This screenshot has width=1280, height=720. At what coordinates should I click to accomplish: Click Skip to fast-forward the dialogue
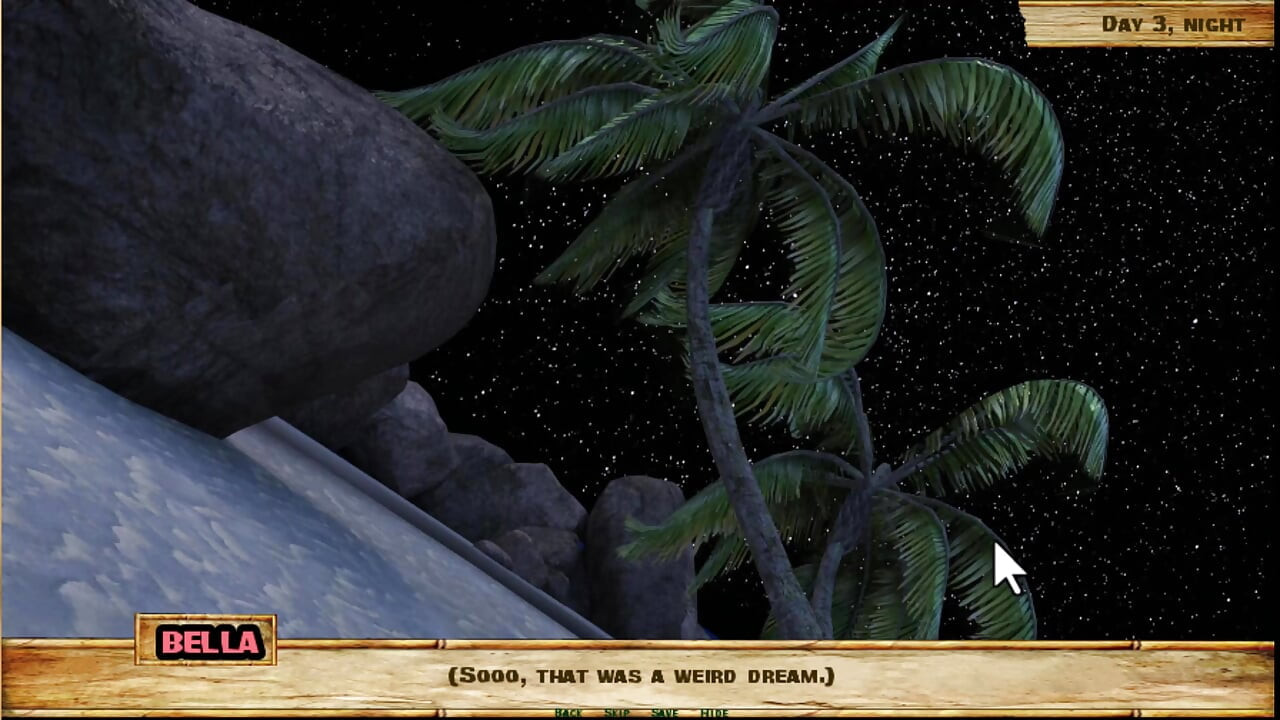[x=615, y=713]
